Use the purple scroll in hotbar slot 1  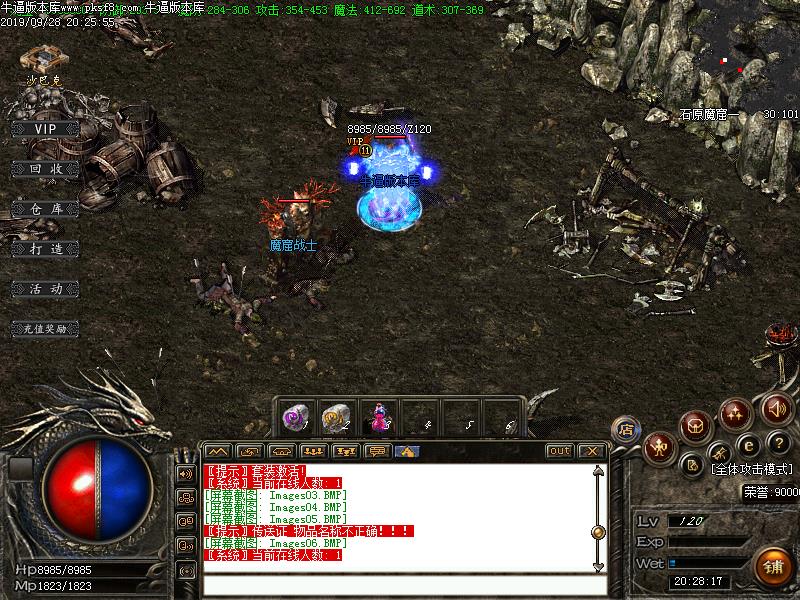point(295,417)
